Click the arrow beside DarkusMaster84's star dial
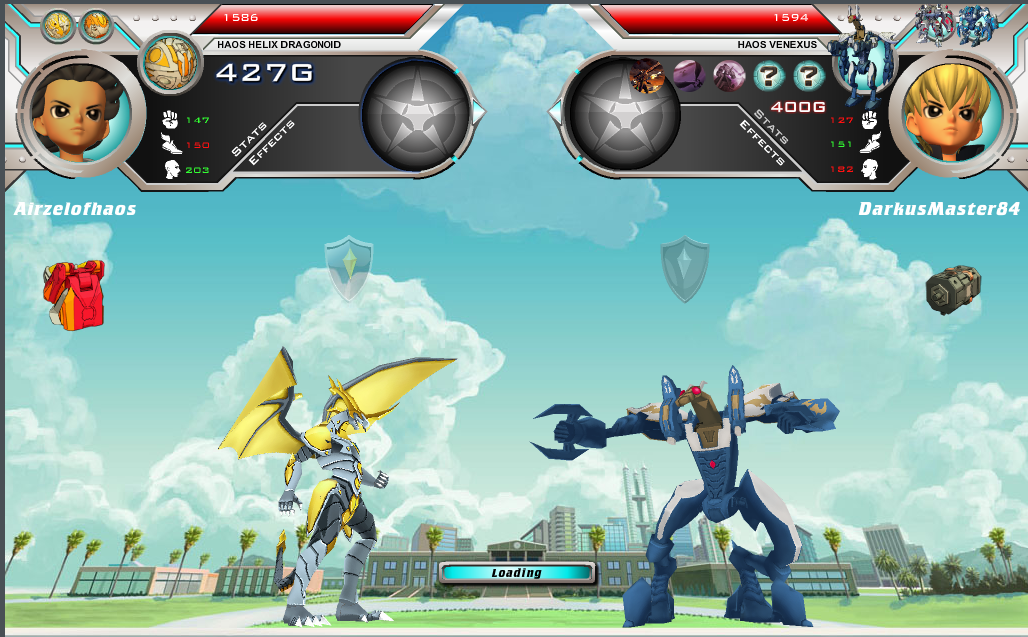The width and height of the screenshot is (1028, 637). 556,113
